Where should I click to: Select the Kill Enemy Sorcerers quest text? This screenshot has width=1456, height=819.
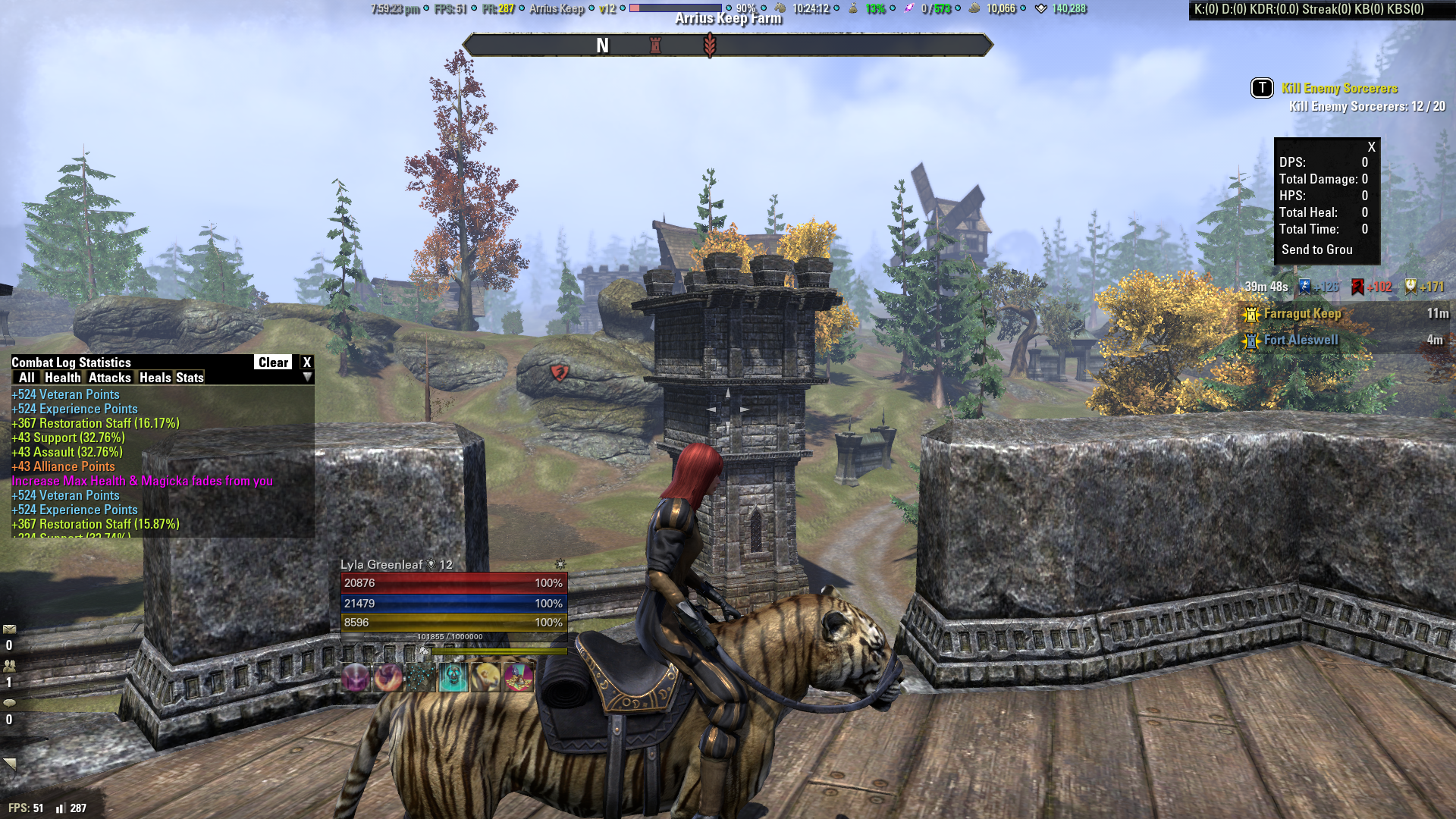click(1338, 88)
